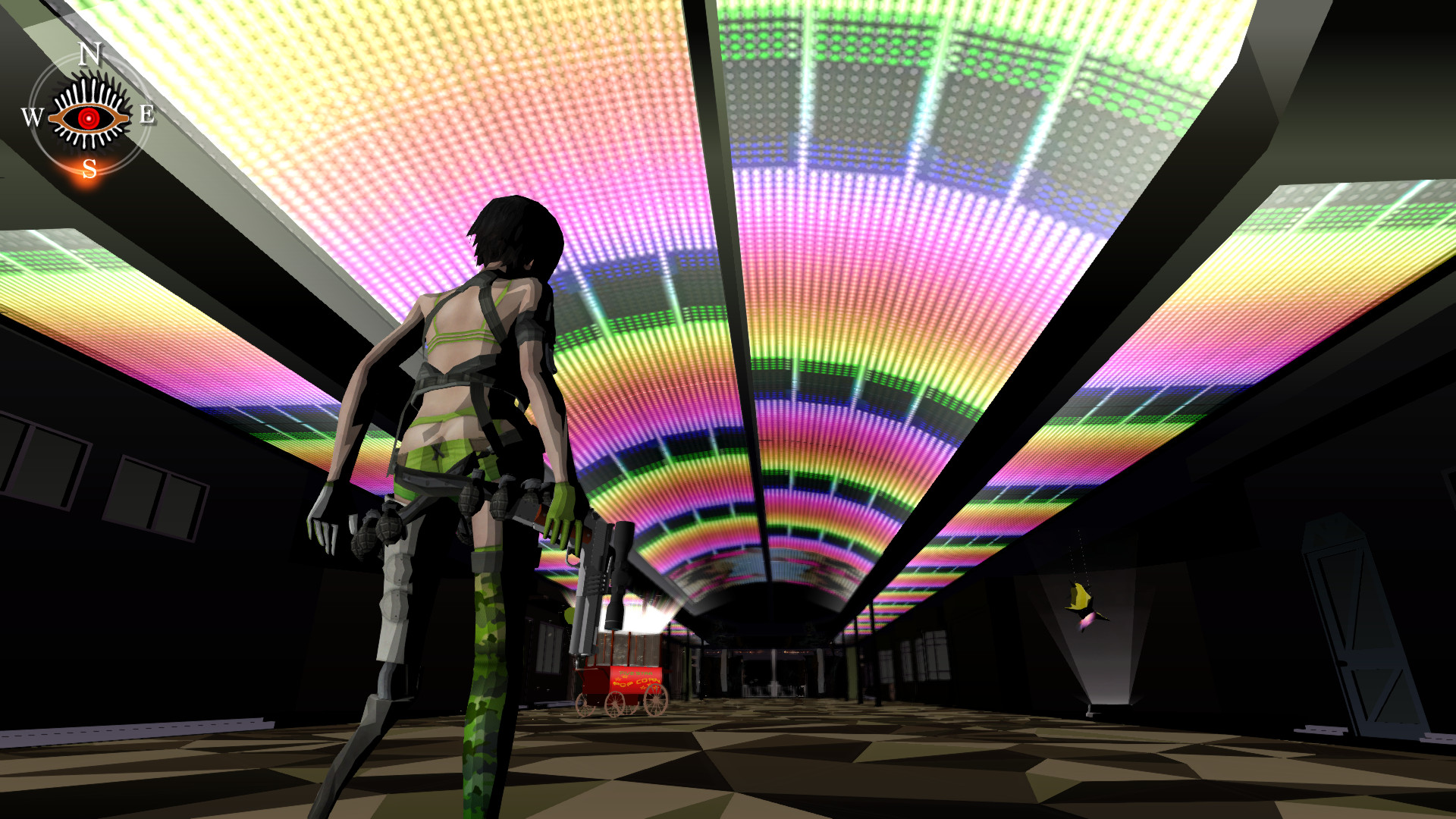
Task: Select the E direction on the compass
Action: 146,114
